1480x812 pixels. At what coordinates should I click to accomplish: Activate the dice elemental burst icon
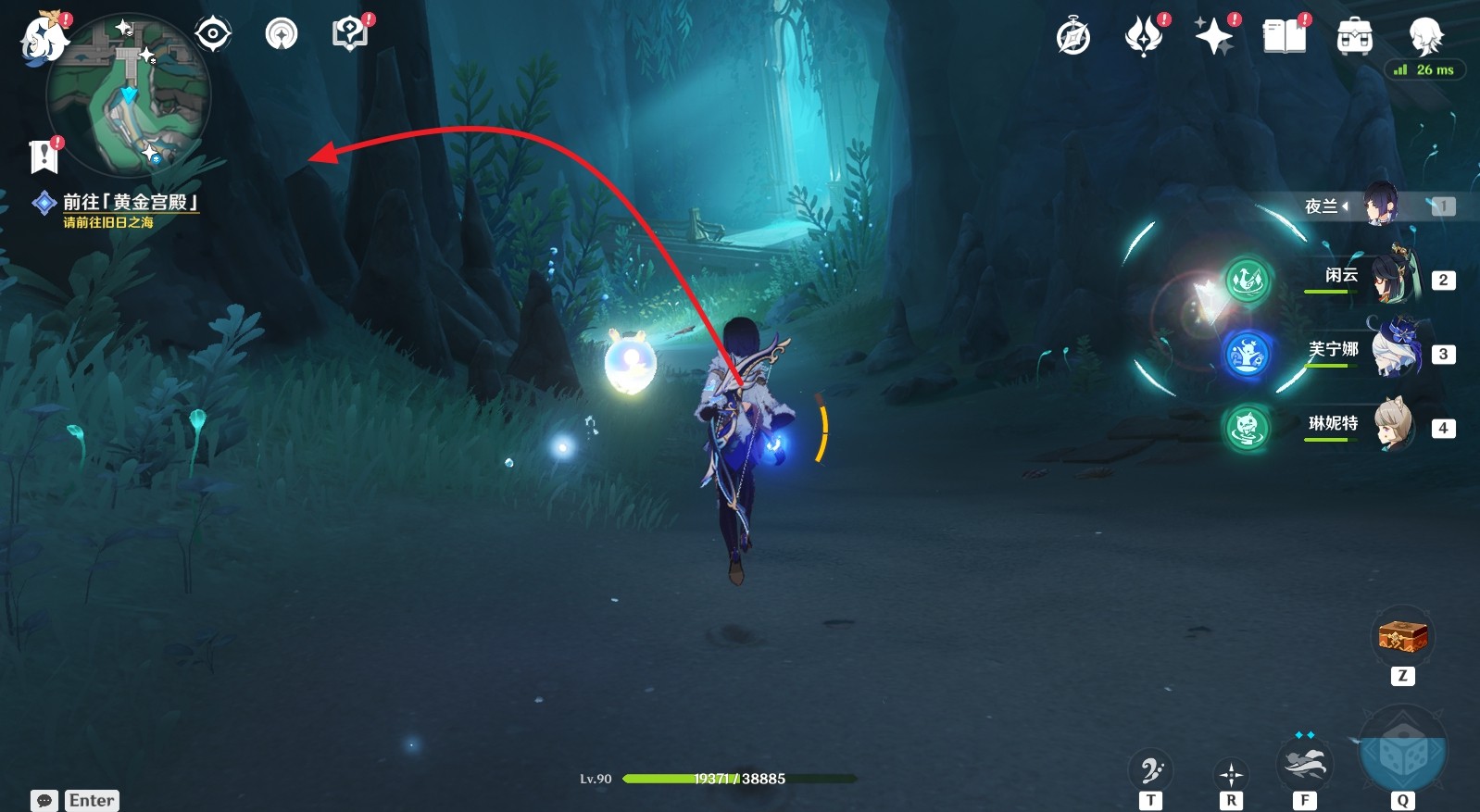(1402, 753)
